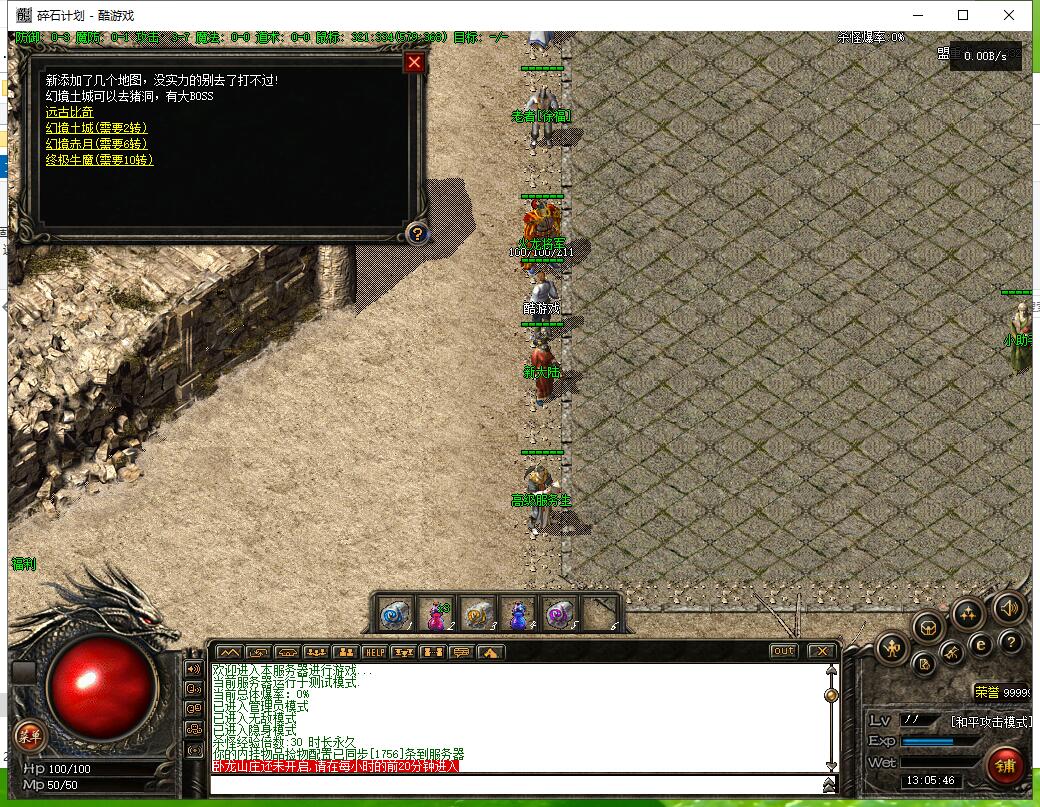Screen dimensions: 1040x807
Task: Click the chat text input field
Action: point(520,784)
